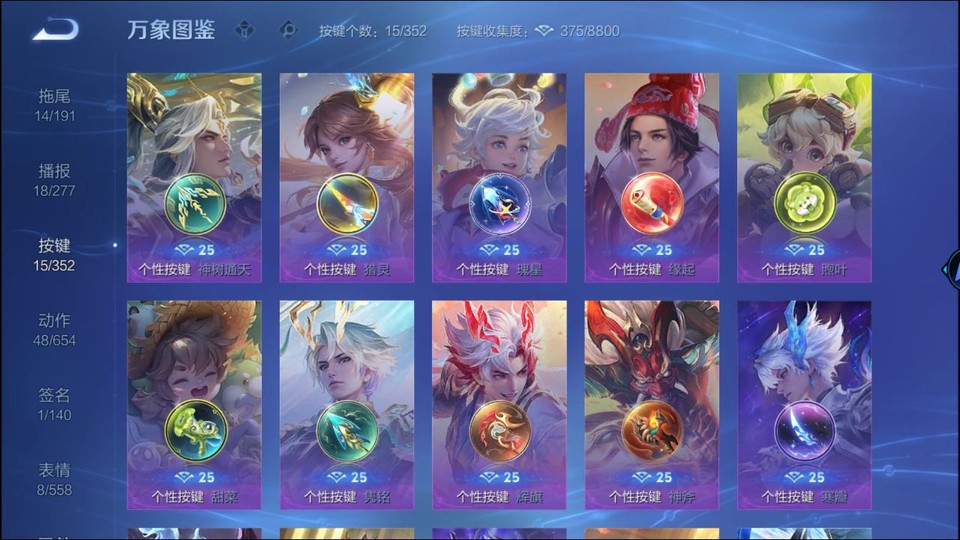Image resolution: width=960 pixels, height=540 pixels.
Task: Go back using the return arrow
Action: (x=55, y=30)
